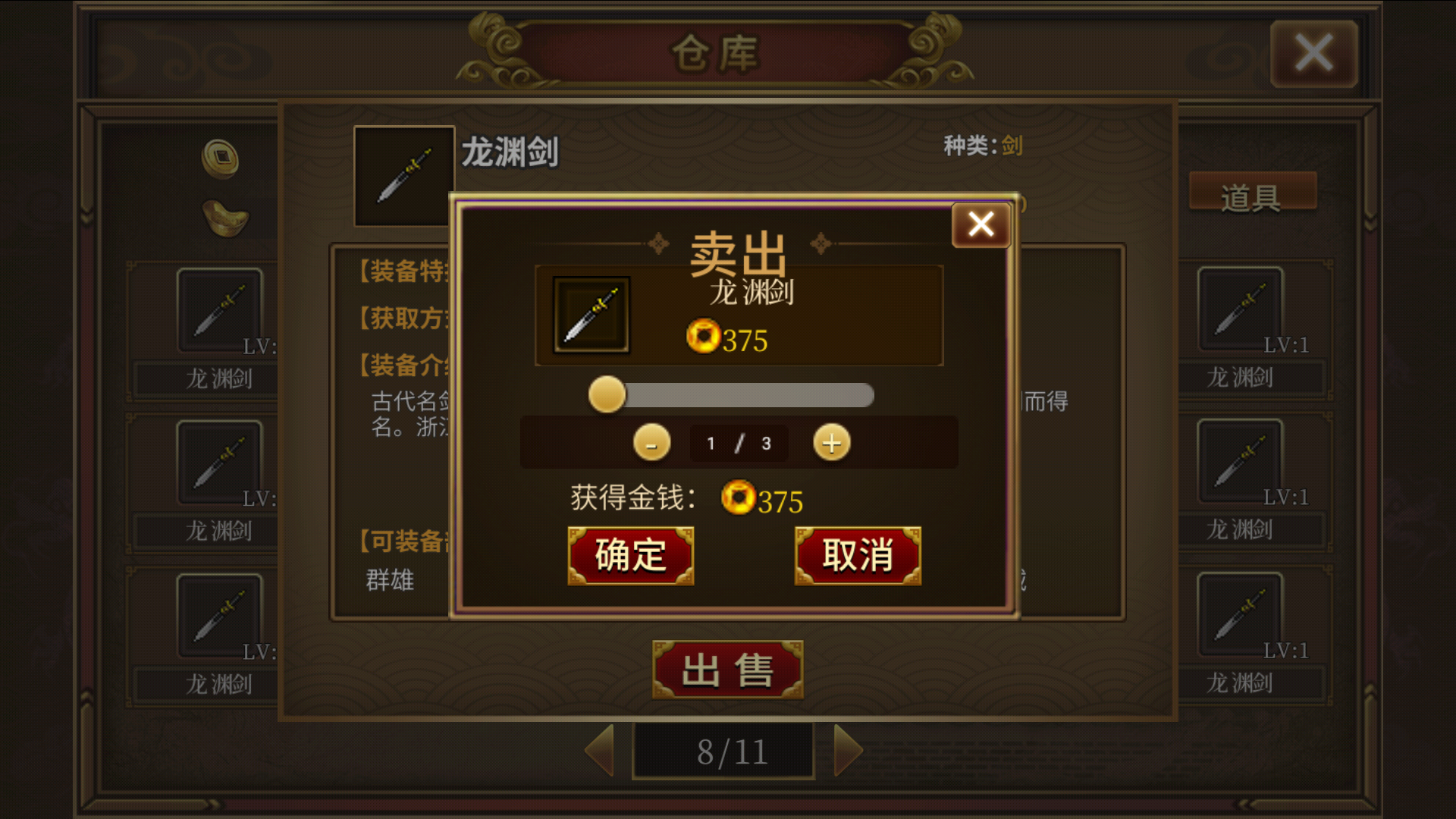Click the quantity display showing 1/3

[738, 443]
